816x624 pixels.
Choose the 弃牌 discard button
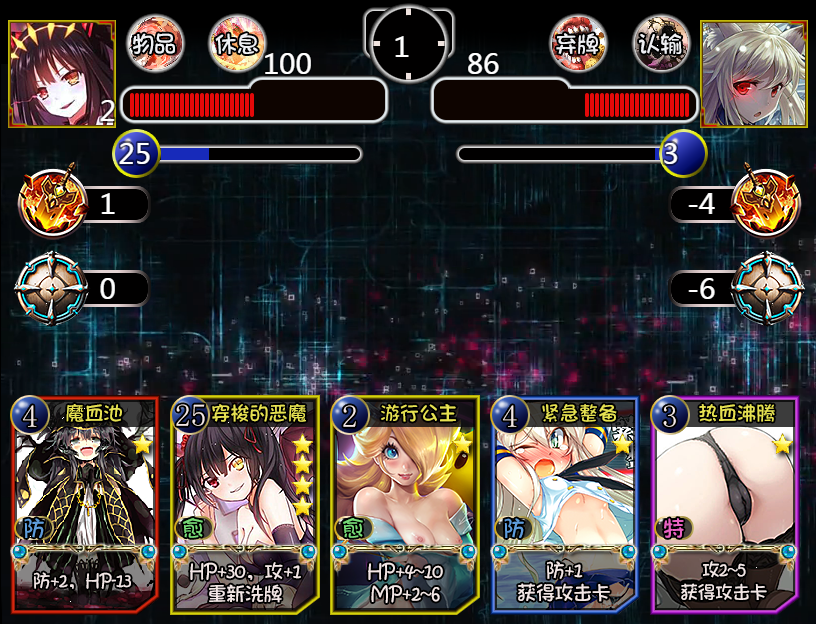click(579, 43)
